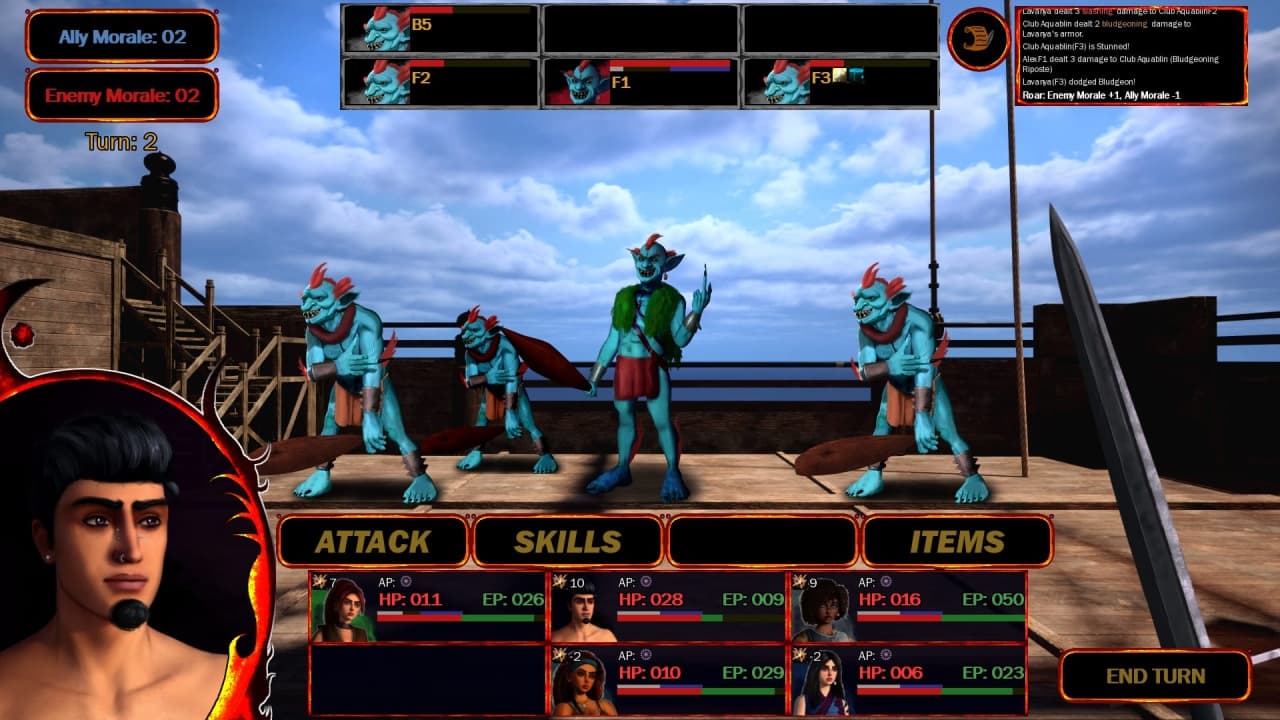Target the highlighted F1 enemy slot
Viewport: 1280px width, 720px height.
point(640,82)
